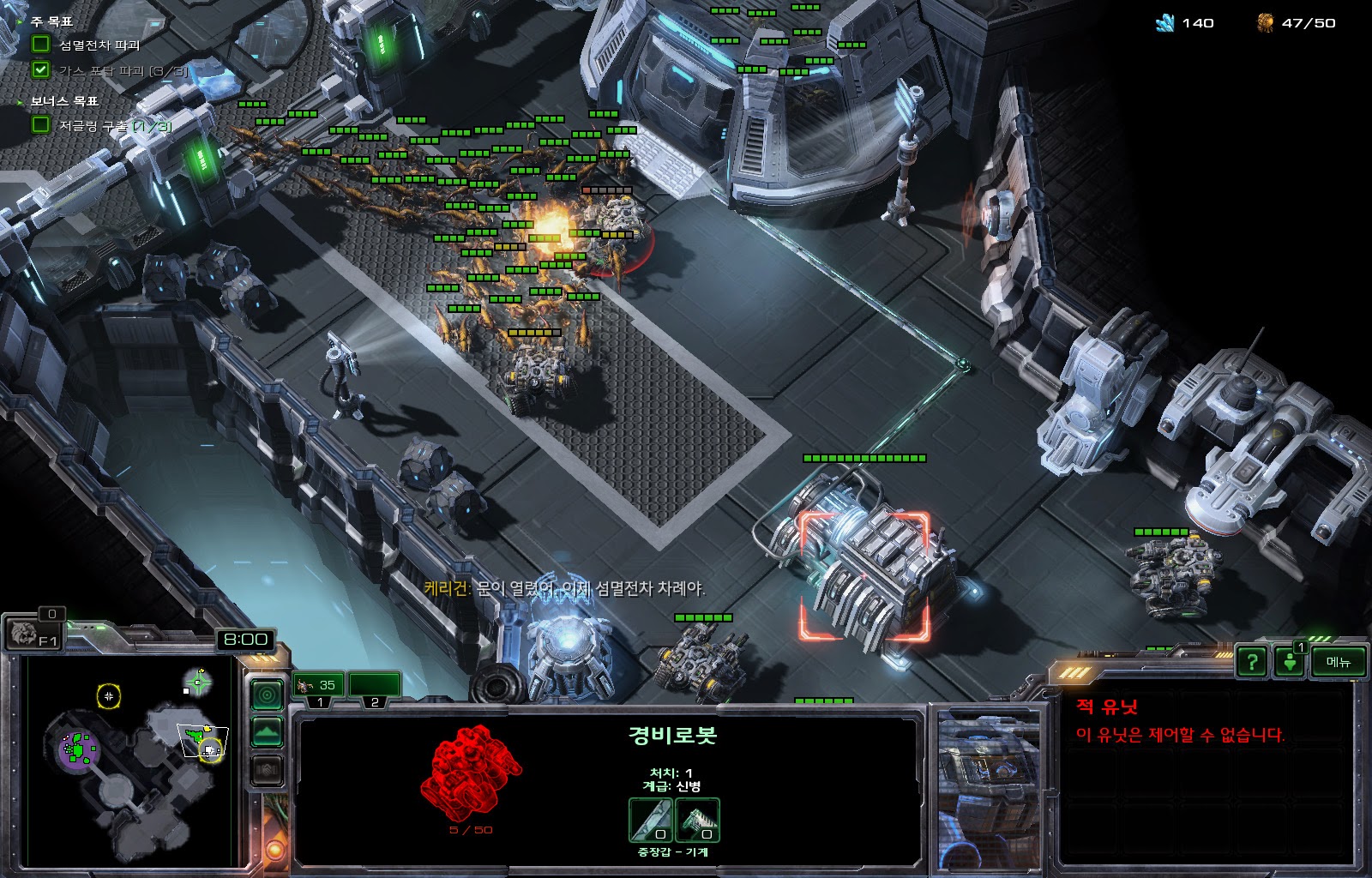Click the 저글링 구출 bonus objective
The height and width of the screenshot is (878, 1372).
pos(113,125)
